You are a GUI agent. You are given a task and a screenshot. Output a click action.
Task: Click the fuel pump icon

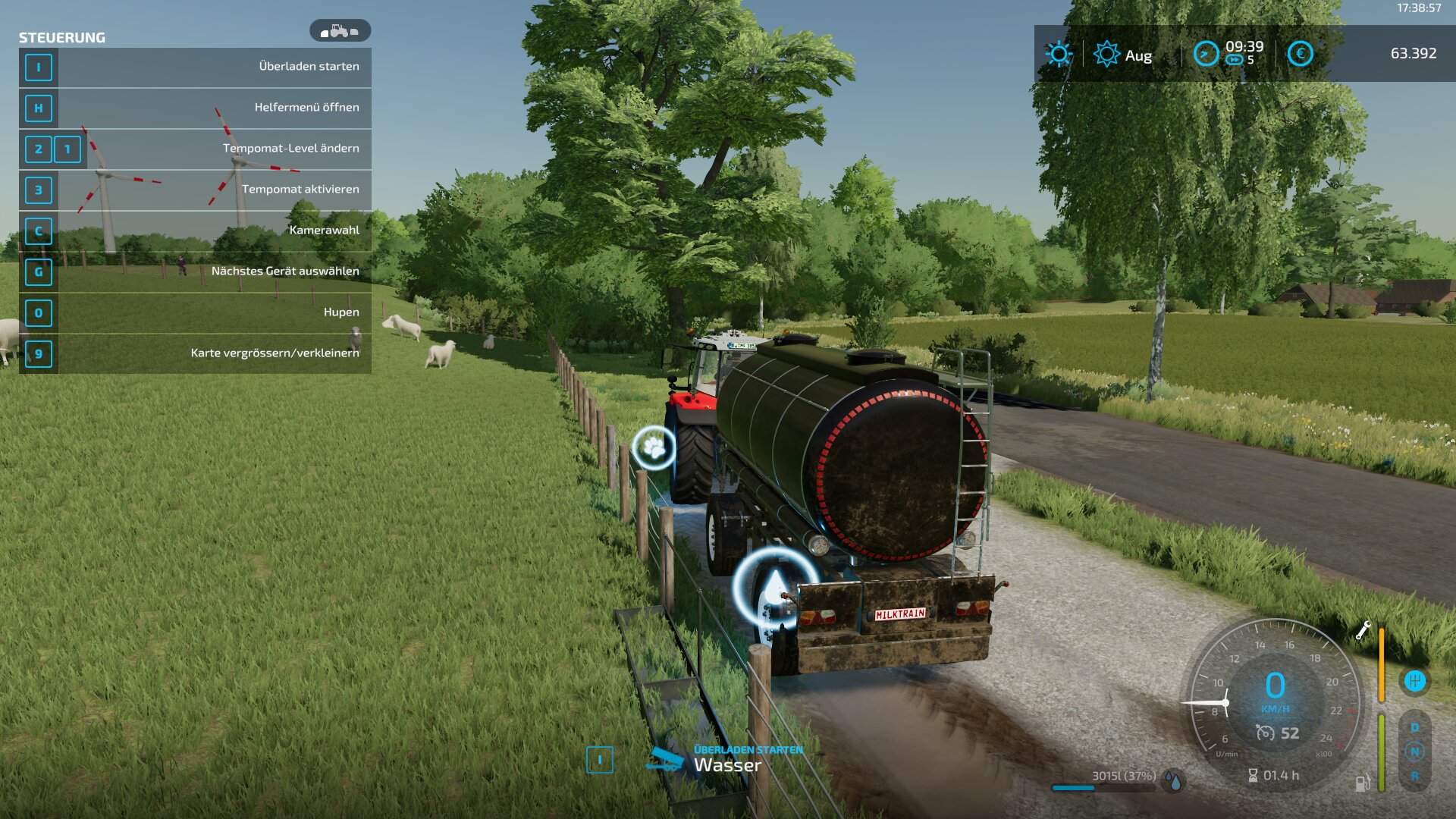1363,783
